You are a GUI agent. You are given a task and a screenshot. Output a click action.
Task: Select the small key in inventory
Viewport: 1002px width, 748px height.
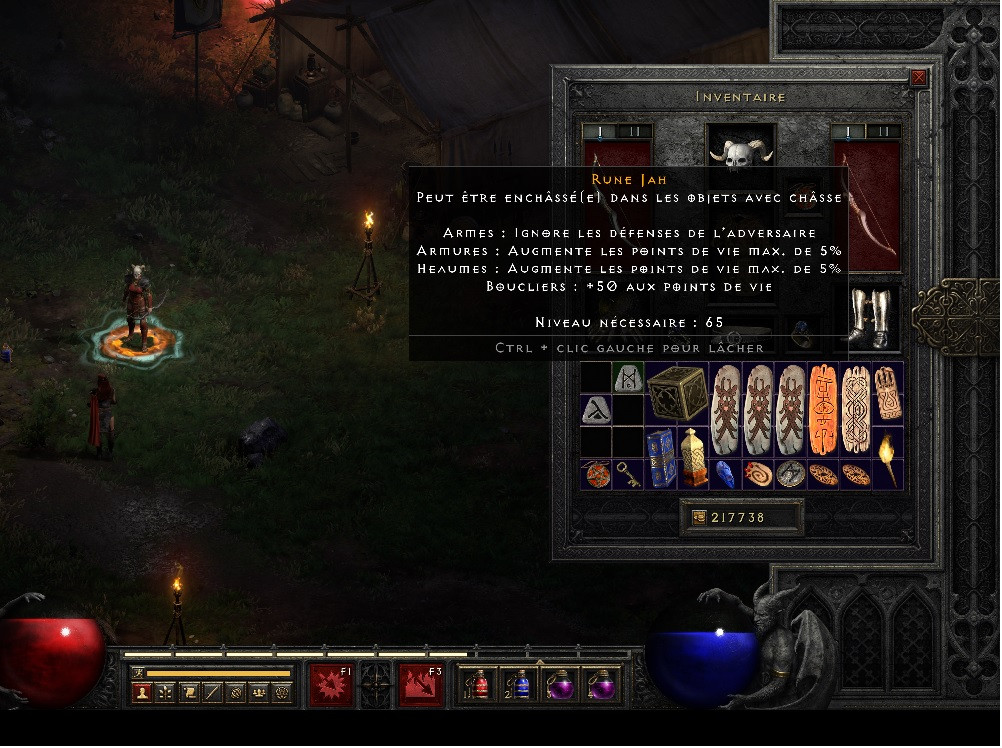628,474
